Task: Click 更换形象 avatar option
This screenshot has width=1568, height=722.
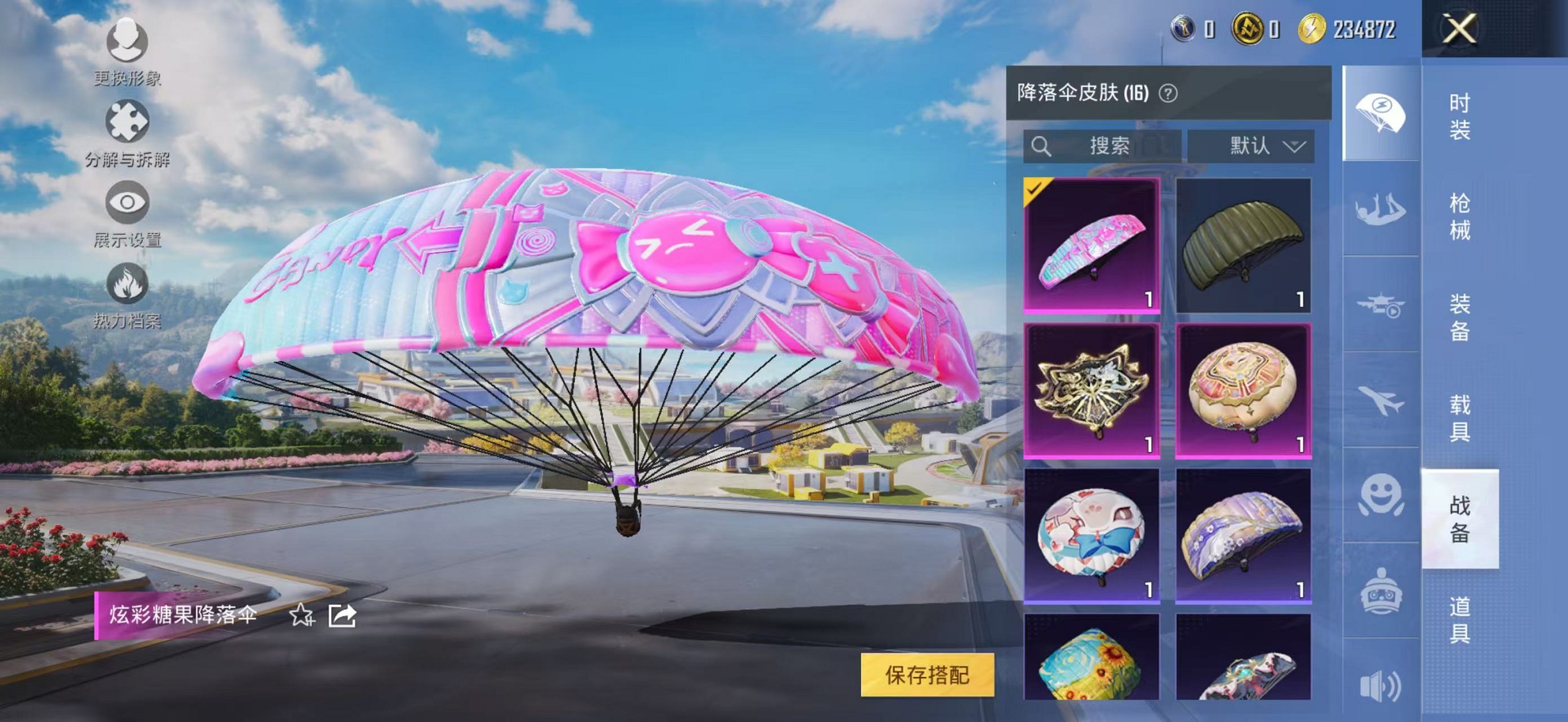Action: [128, 43]
